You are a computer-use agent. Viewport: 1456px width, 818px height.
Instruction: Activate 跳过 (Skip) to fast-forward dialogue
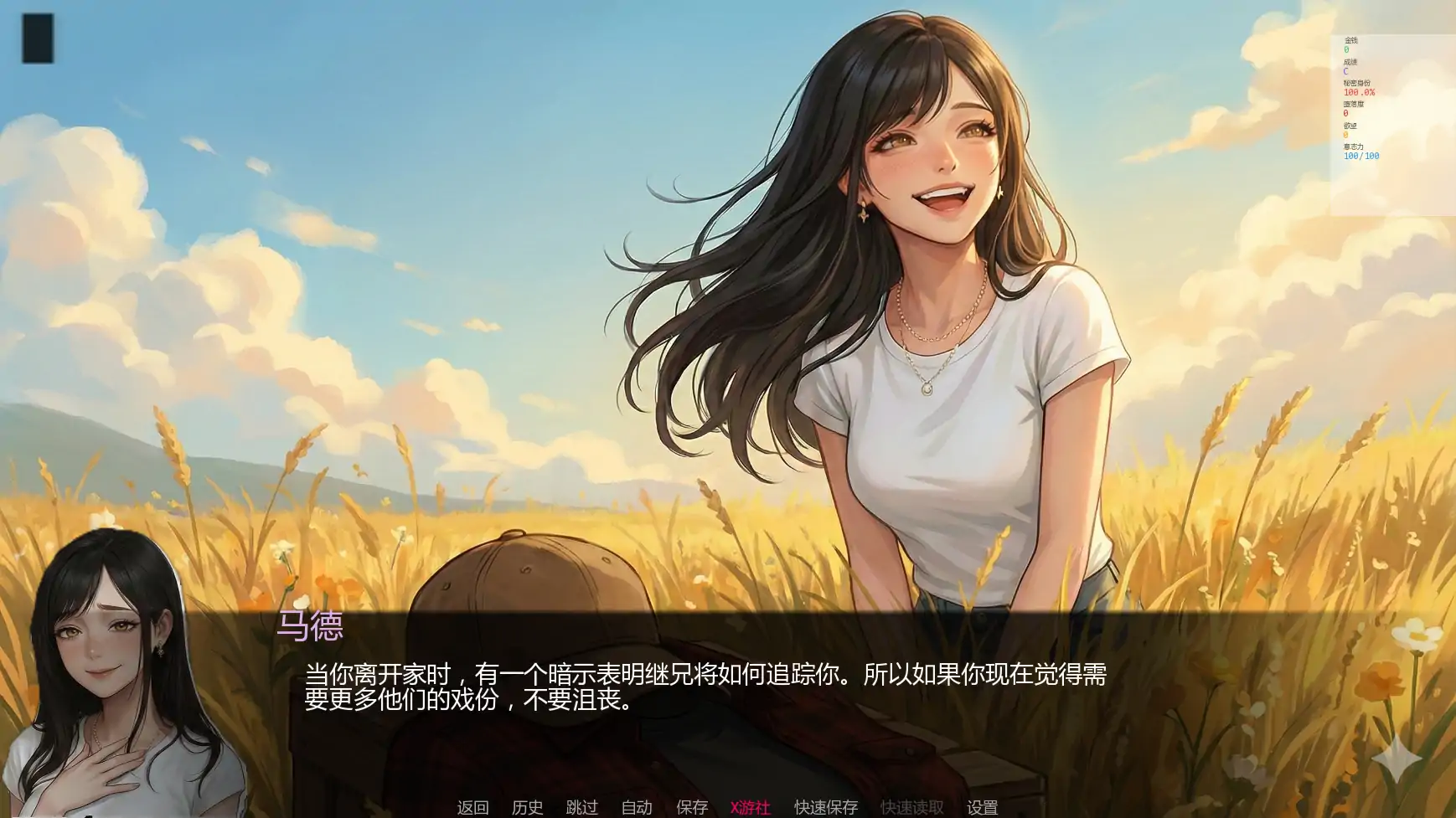tap(583, 806)
